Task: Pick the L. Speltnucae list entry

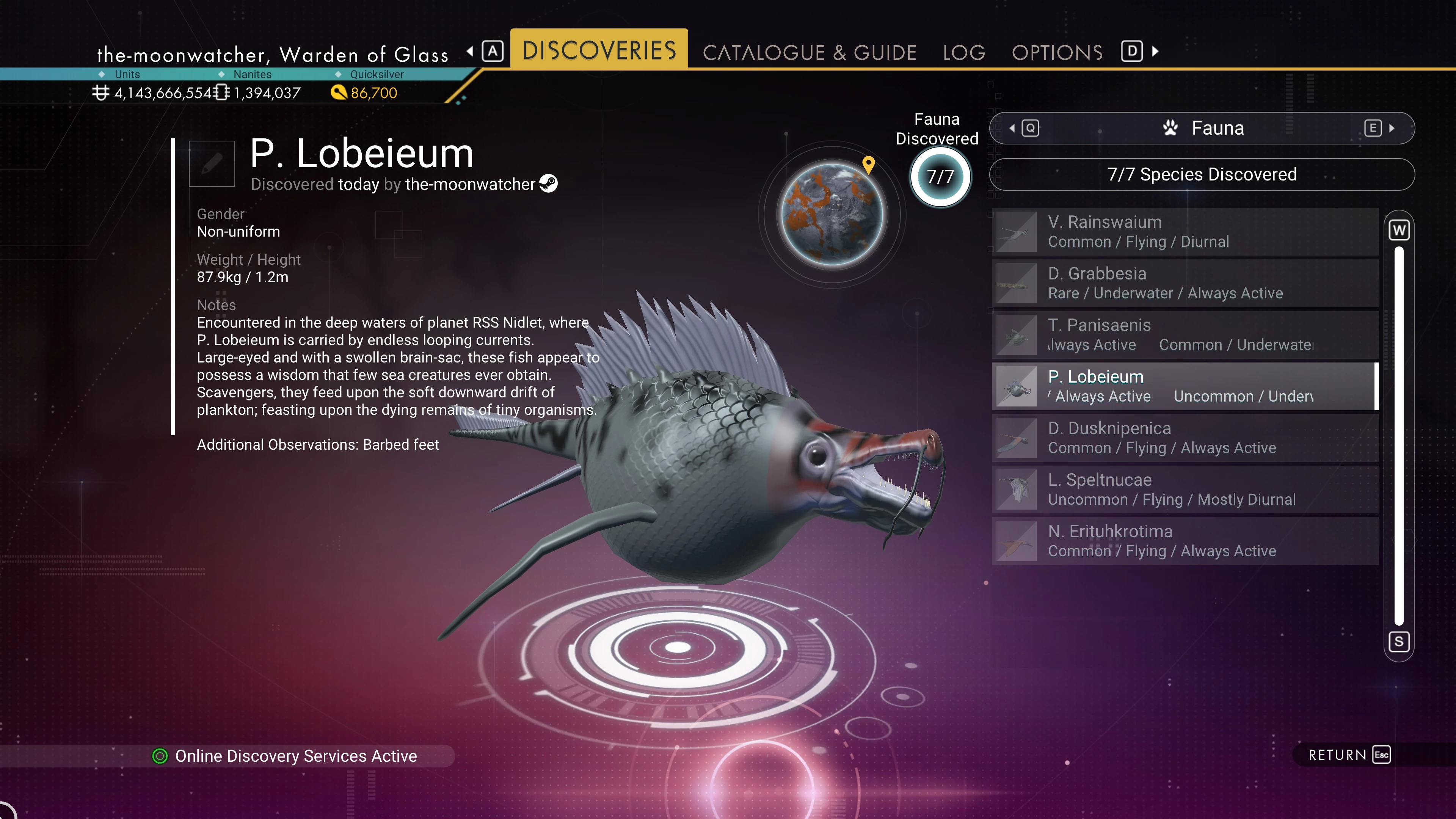Action: coord(1185,490)
